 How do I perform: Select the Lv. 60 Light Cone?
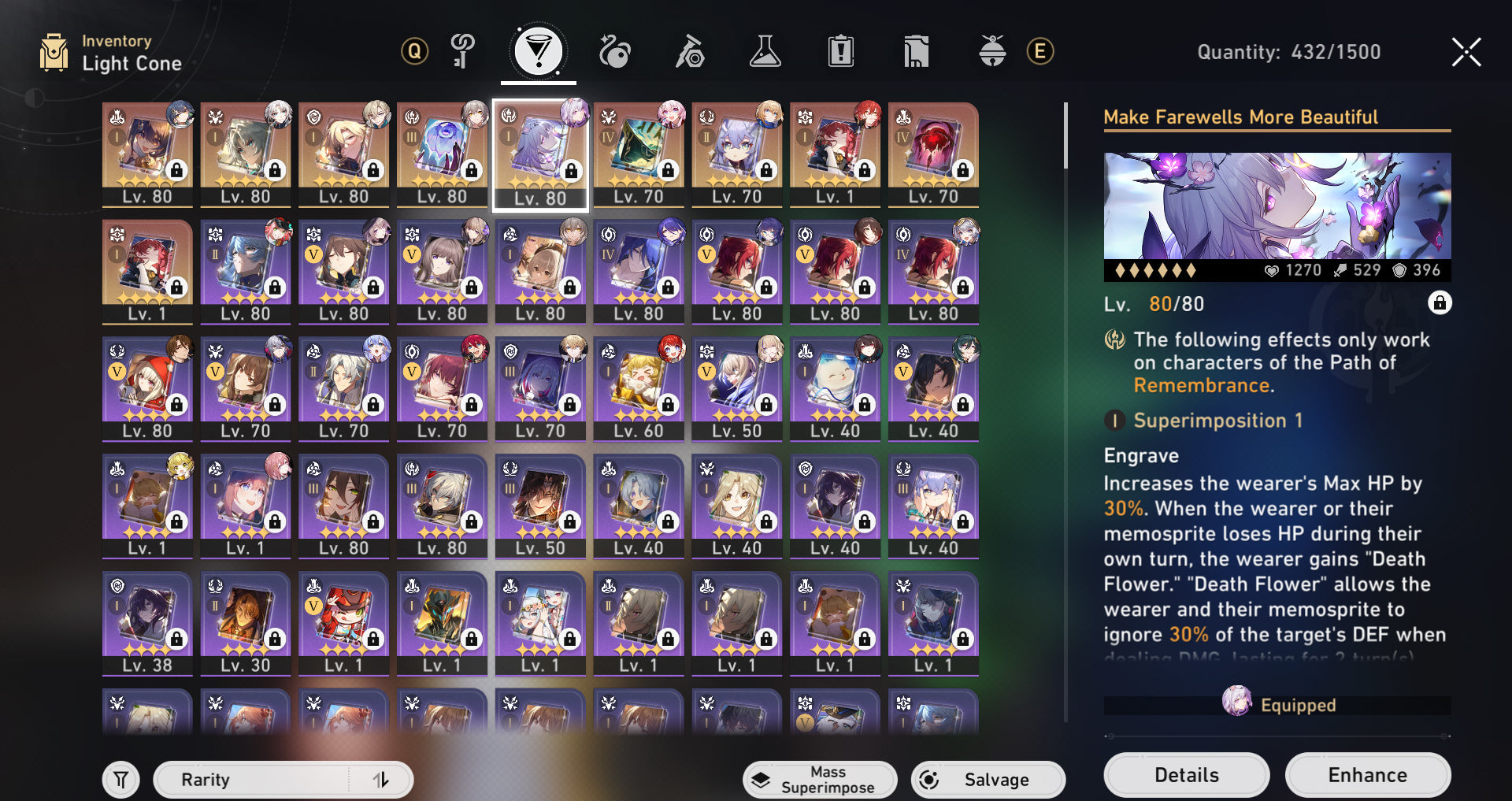[638, 388]
